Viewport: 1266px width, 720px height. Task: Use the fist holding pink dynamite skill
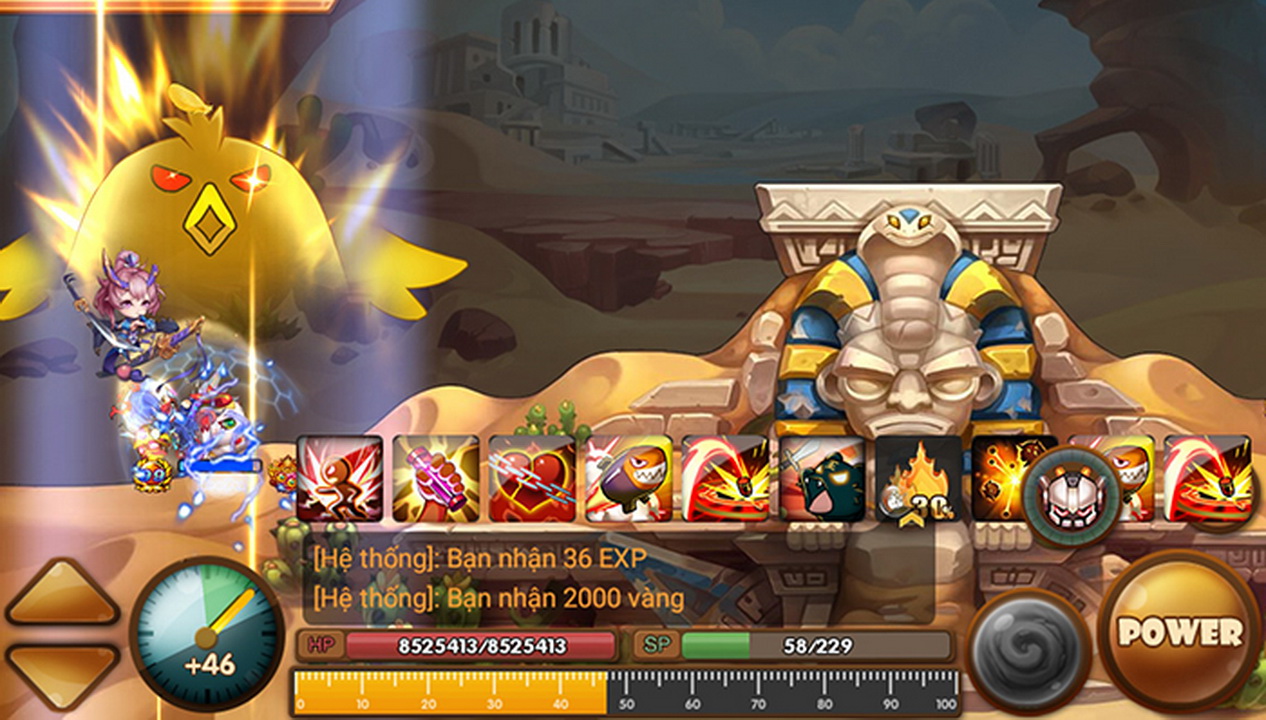coord(435,478)
